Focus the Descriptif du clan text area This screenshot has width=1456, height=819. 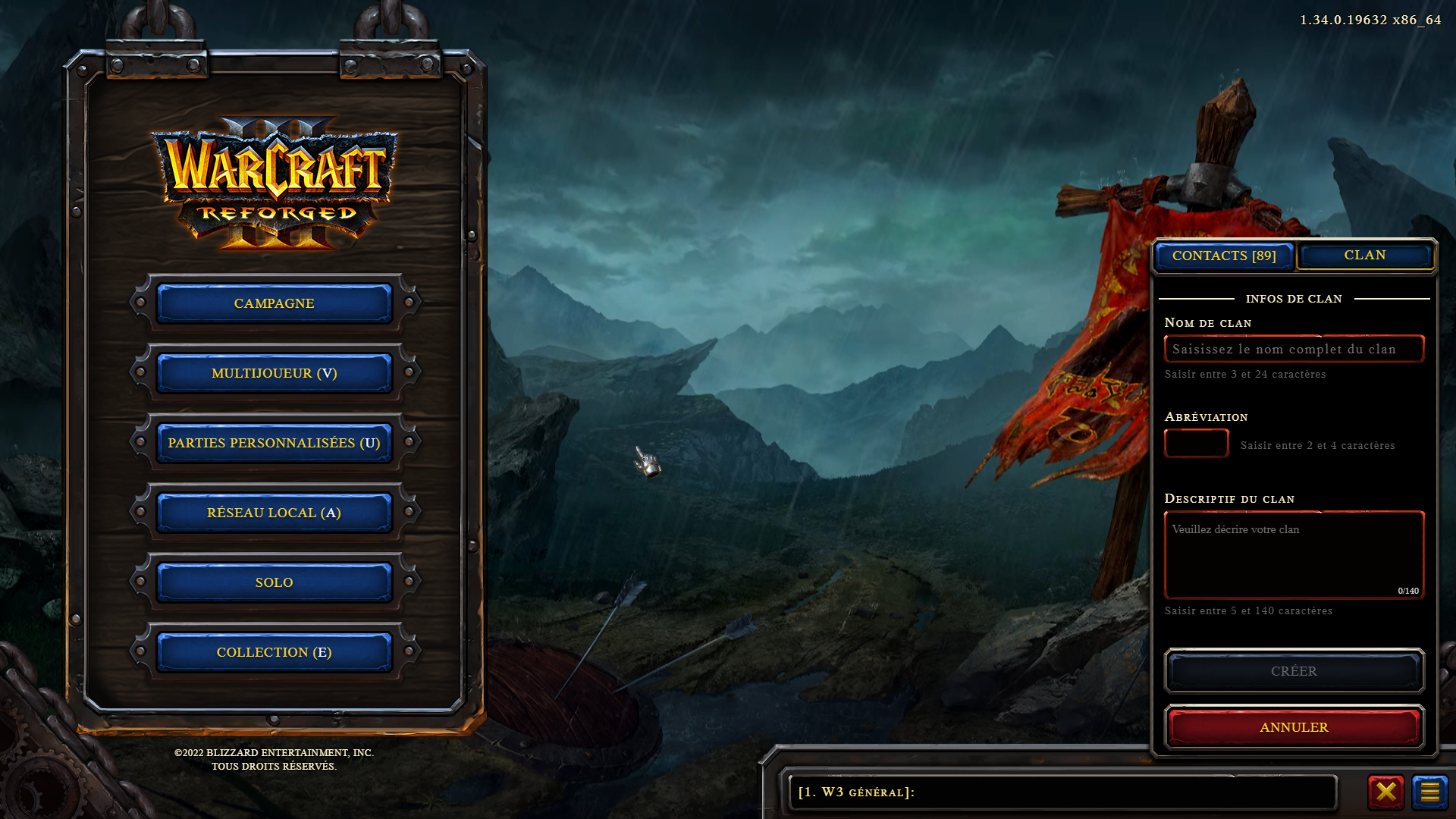pos(1294,555)
